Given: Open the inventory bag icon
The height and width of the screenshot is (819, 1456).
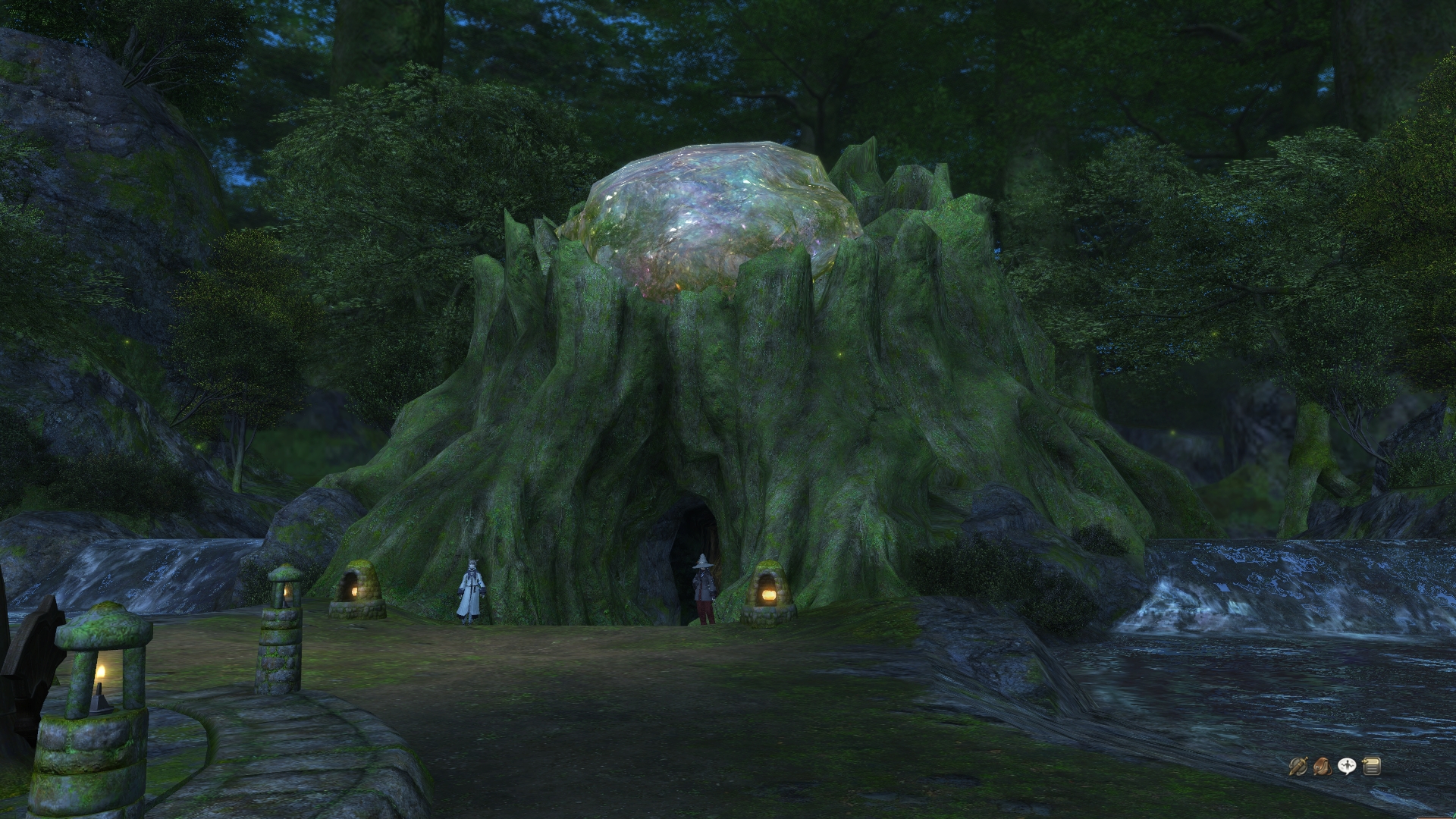Looking at the screenshot, I should click(x=1322, y=767).
